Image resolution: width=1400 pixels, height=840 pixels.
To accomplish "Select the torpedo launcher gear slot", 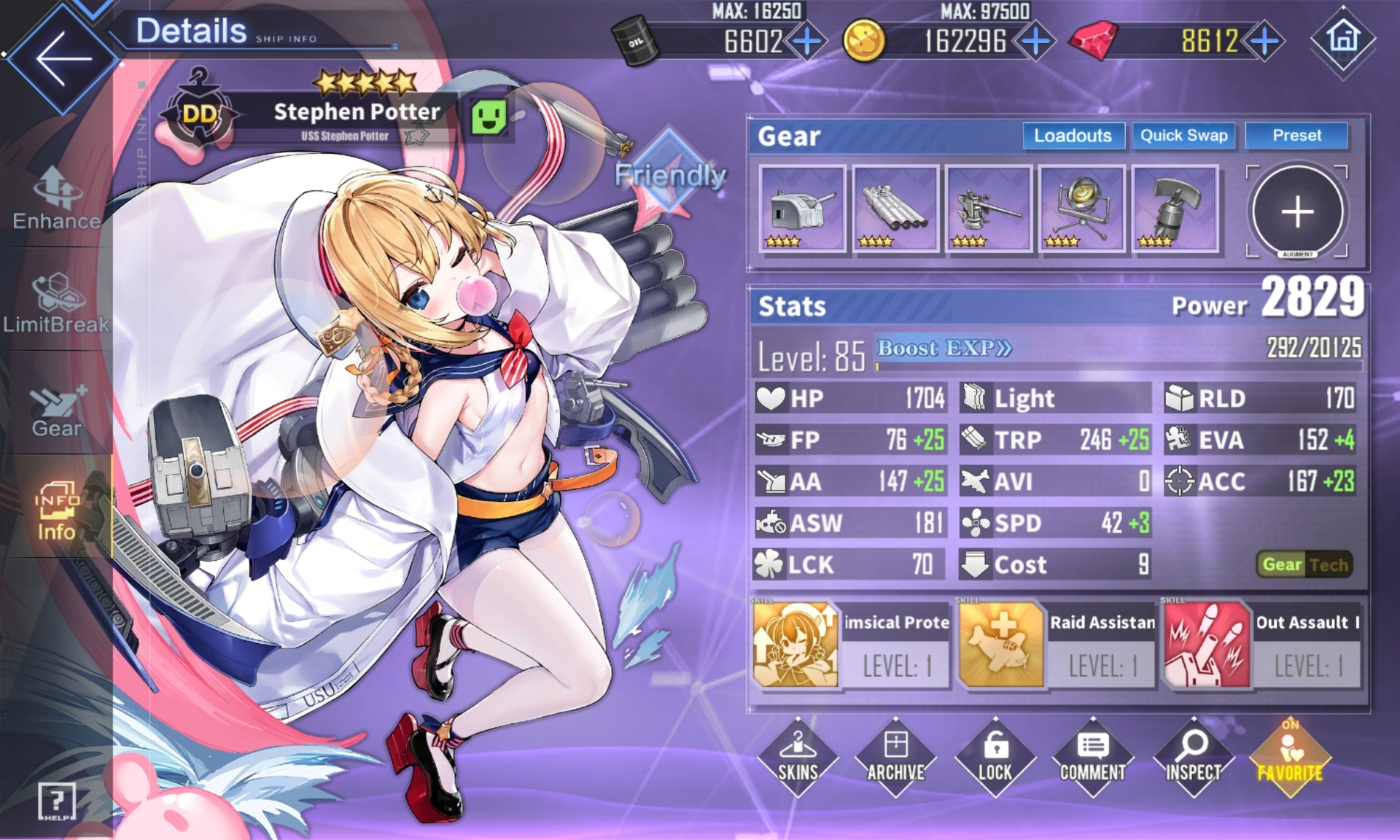I will coord(895,209).
